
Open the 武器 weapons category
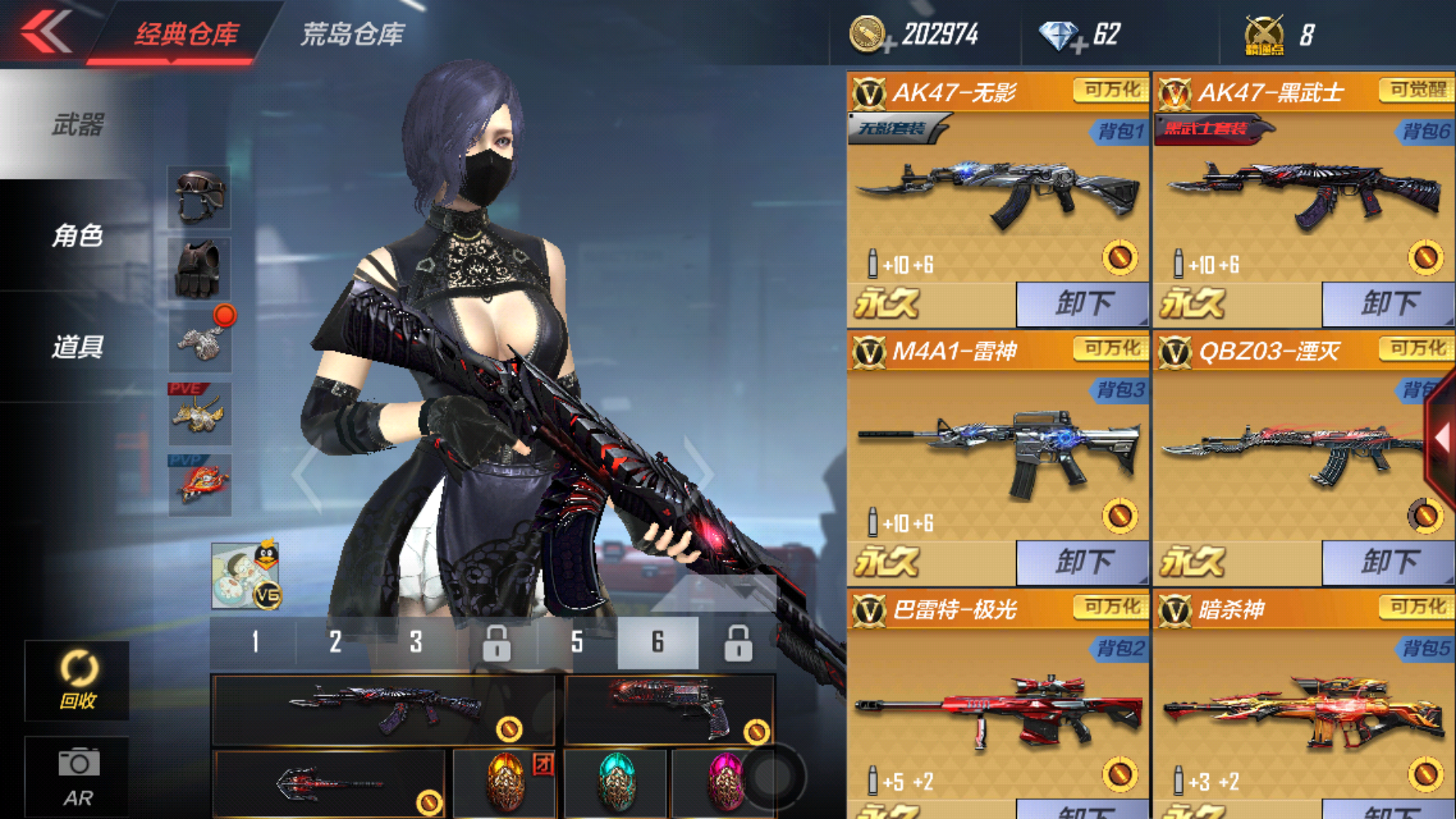pyautogui.click(x=77, y=125)
